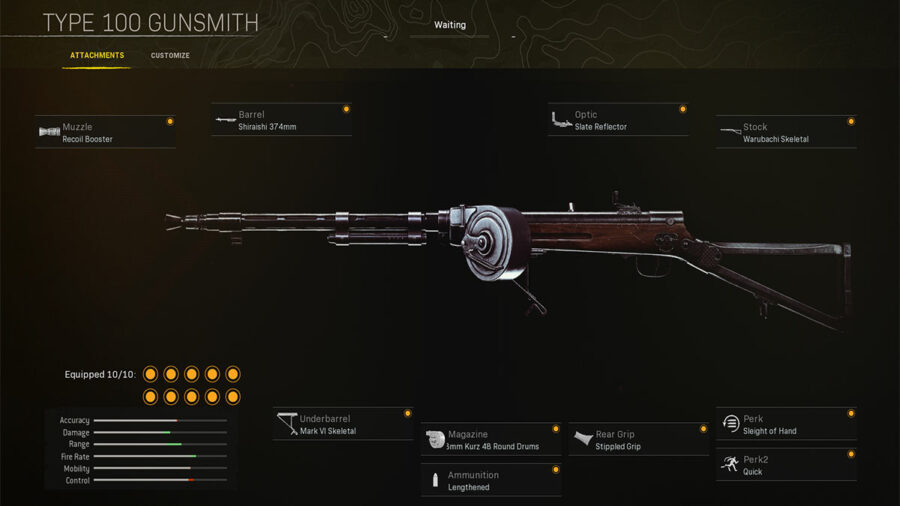Select the Ammunition Lengthened slot
Screen dimensions: 900x506
(x=490, y=480)
